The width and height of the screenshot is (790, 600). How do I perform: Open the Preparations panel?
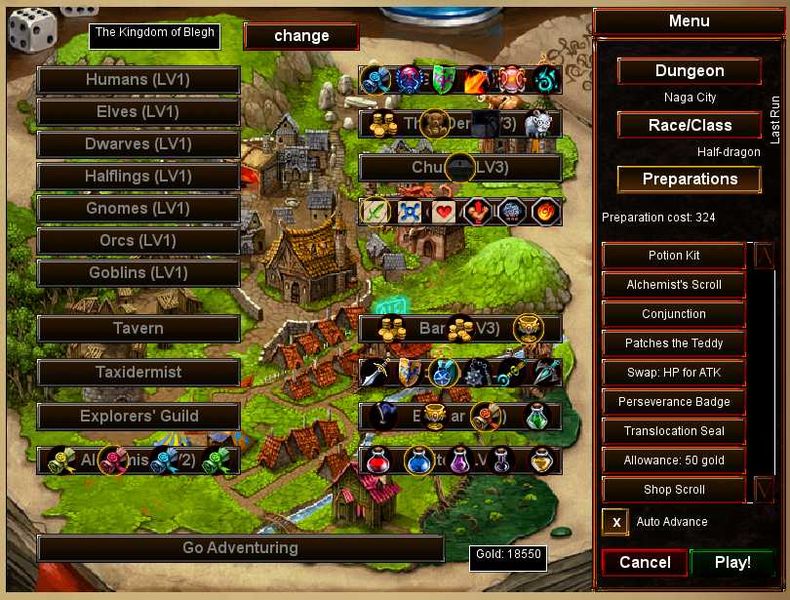coord(689,179)
